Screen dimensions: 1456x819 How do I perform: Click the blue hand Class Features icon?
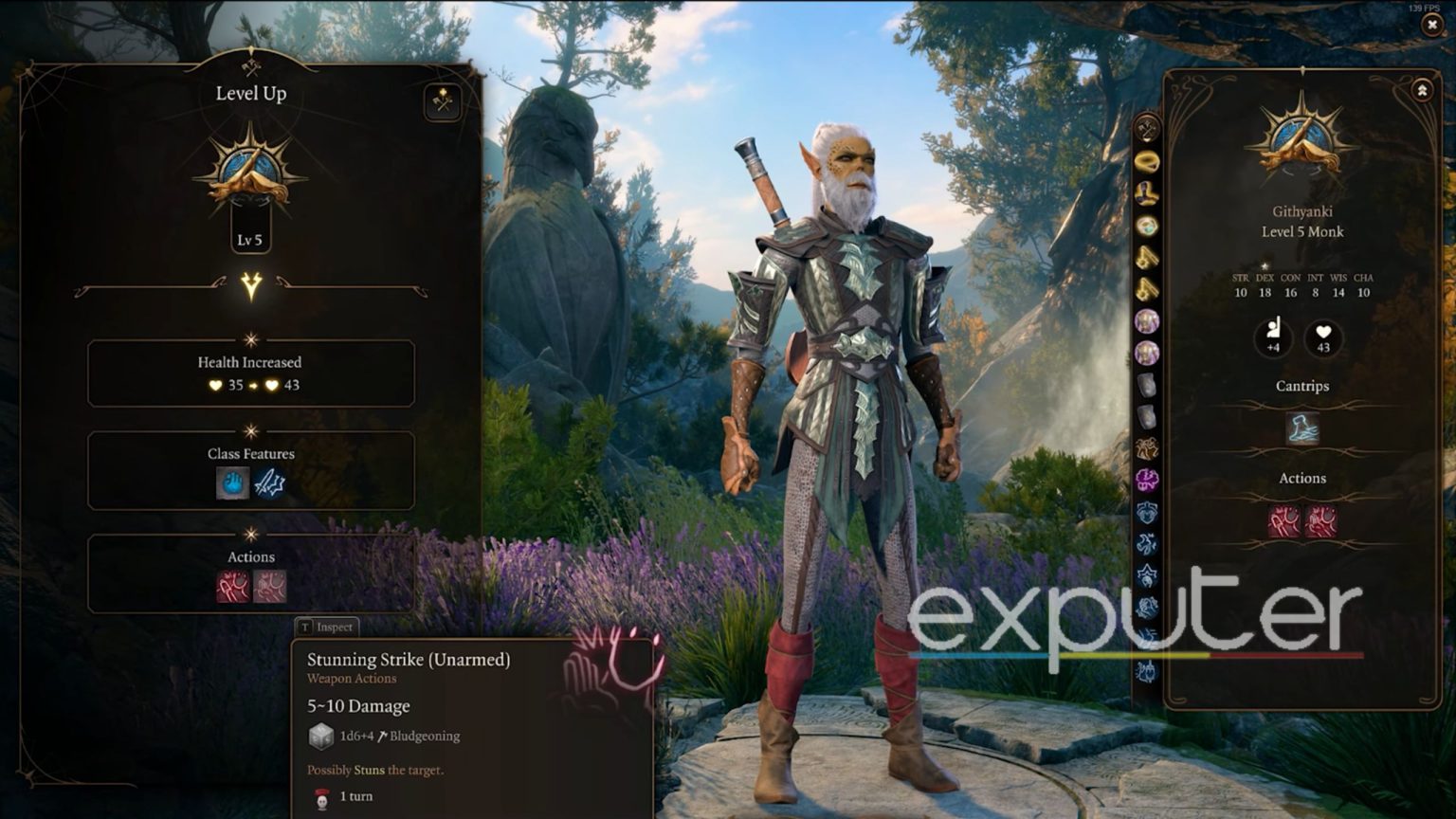point(234,484)
